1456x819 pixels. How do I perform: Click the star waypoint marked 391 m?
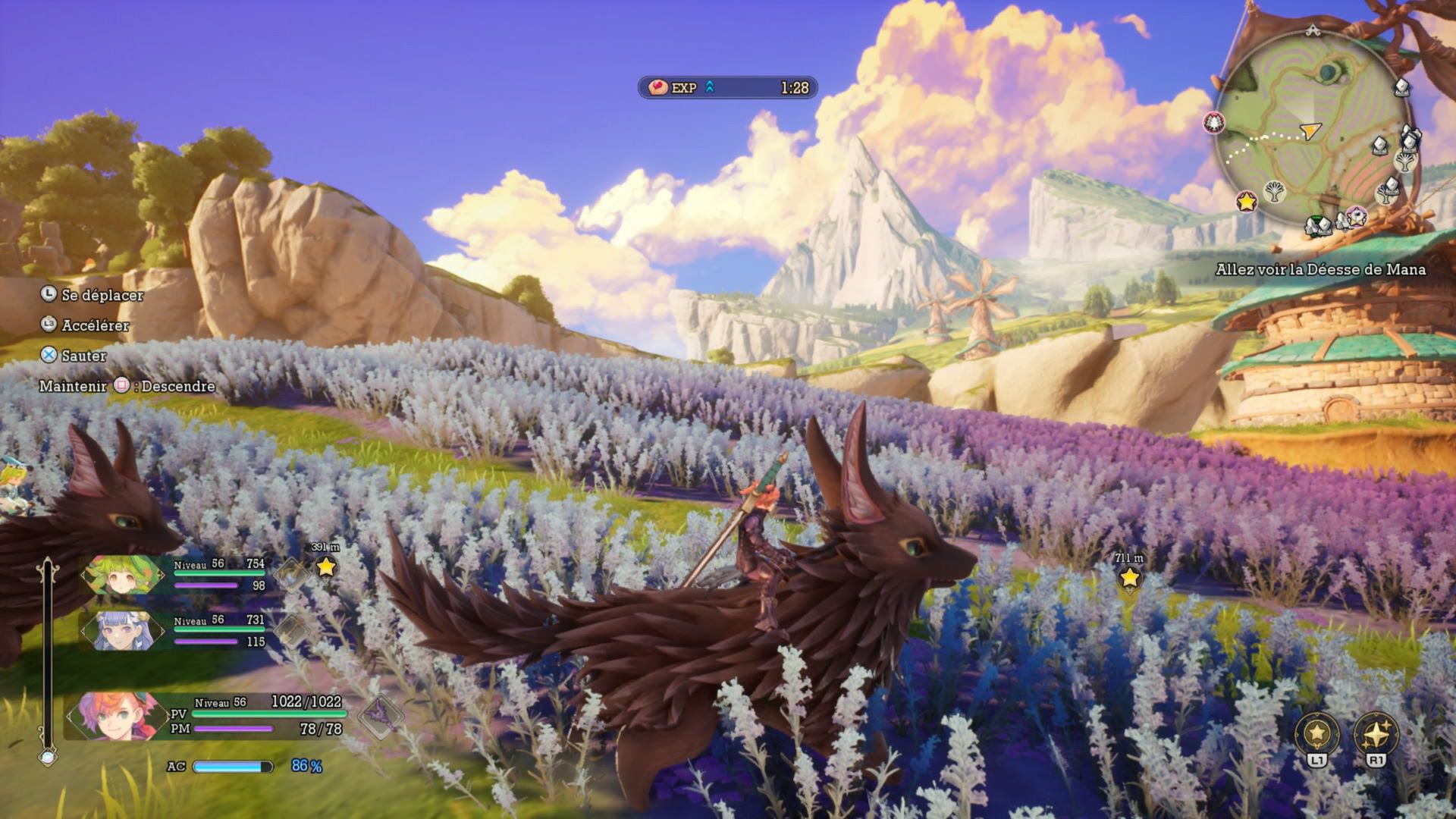pos(325,566)
